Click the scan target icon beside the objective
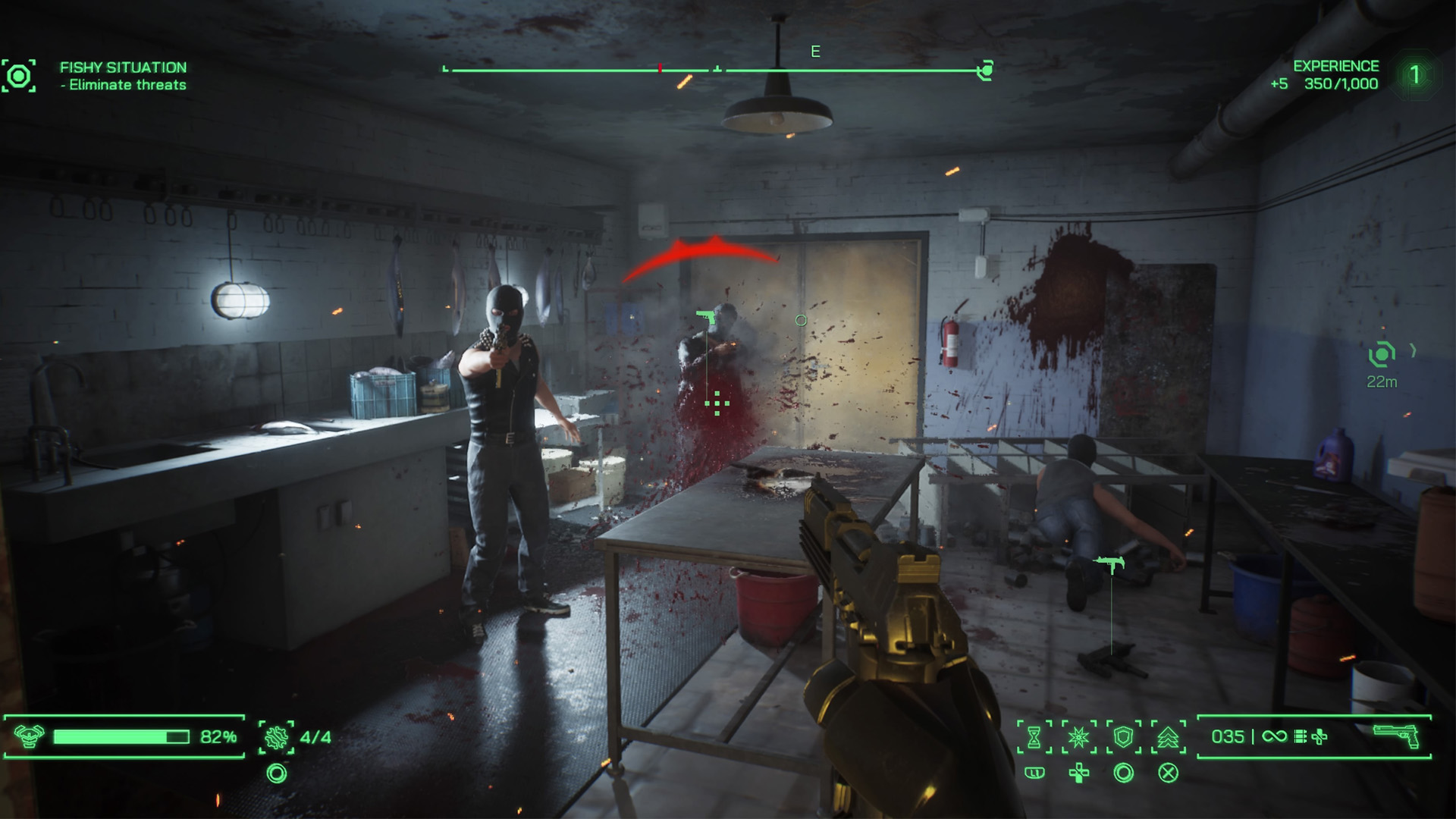 coord(19,76)
